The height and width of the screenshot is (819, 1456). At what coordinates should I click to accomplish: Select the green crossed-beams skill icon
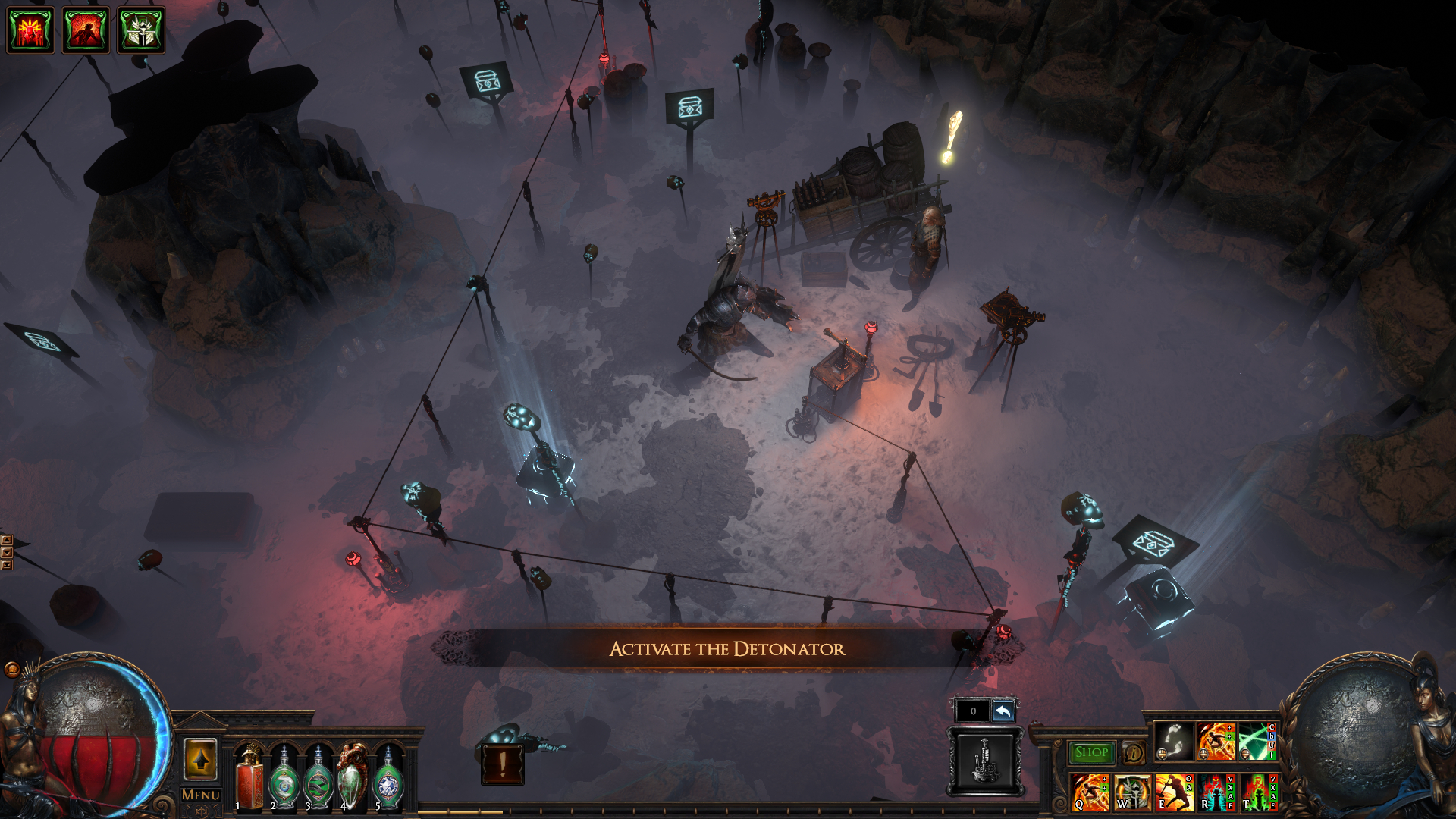1257,741
